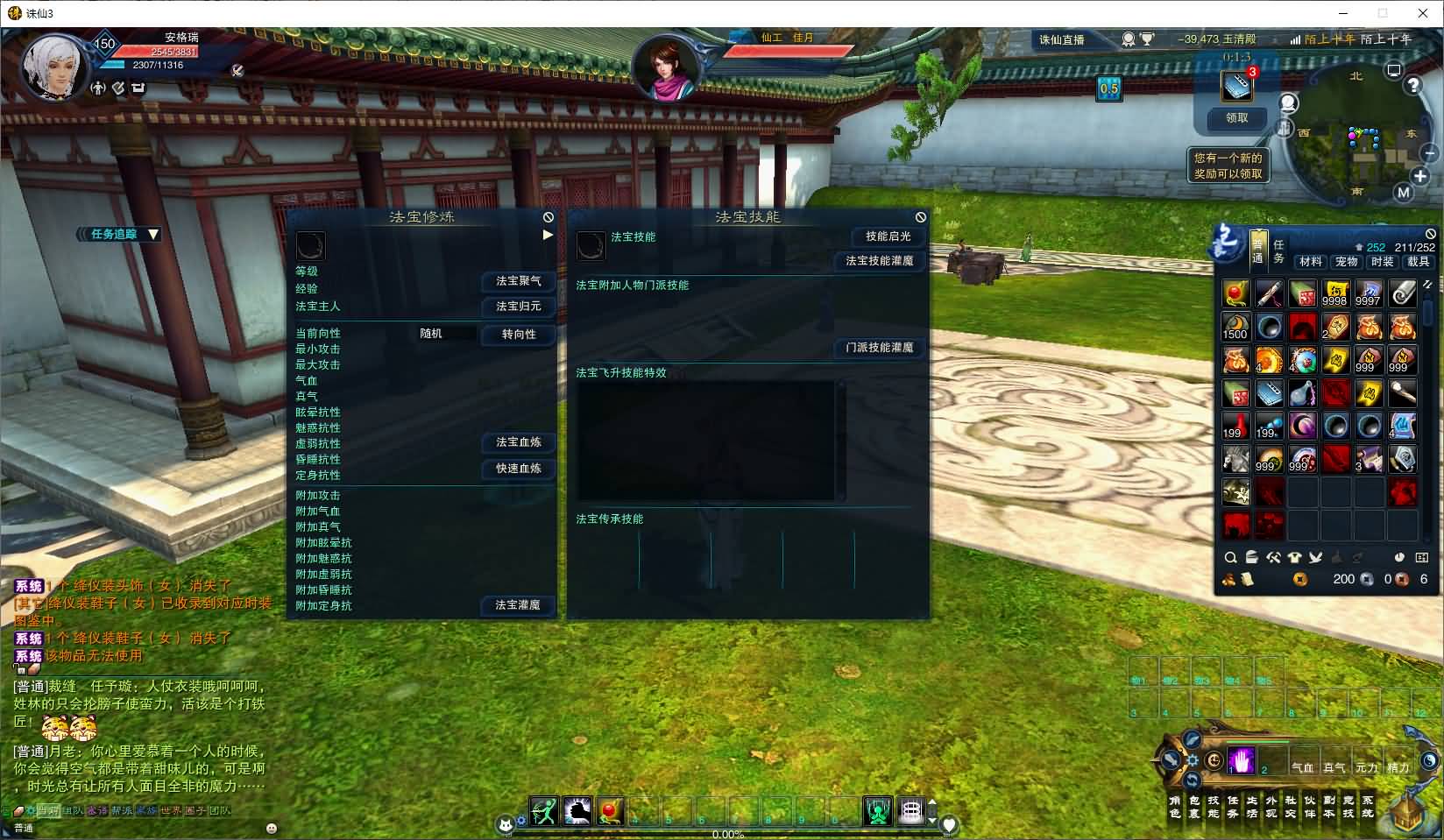The image size is (1444, 840).
Task: Collapse the 任务追踪 quest tracker arrow
Action: point(153,235)
